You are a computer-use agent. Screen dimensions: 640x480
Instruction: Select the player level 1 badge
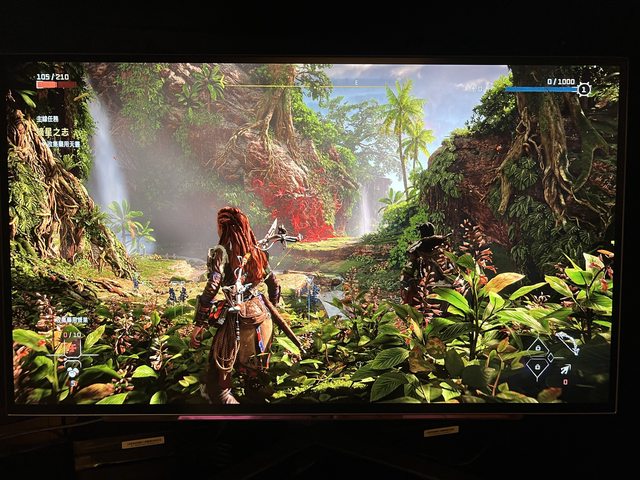point(584,89)
